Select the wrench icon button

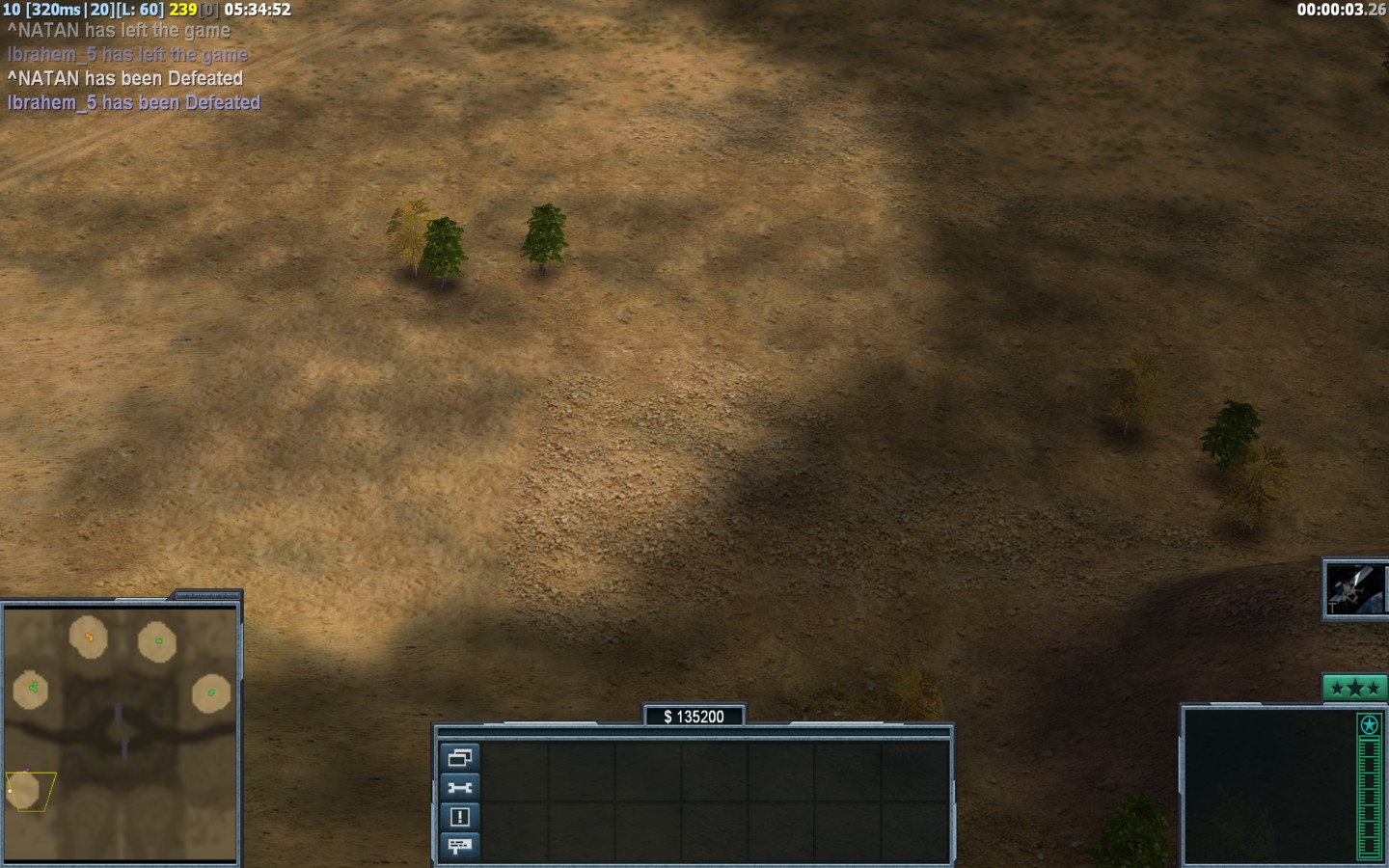tap(459, 787)
